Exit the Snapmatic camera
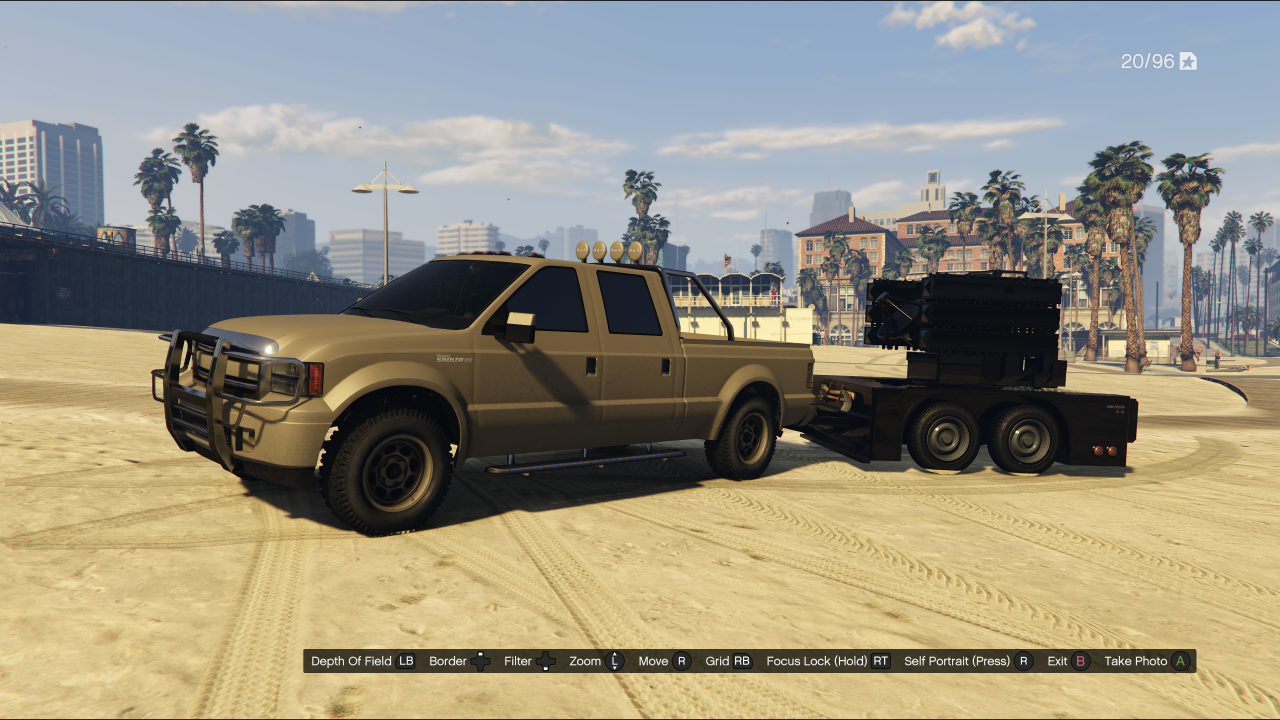 tap(1068, 661)
